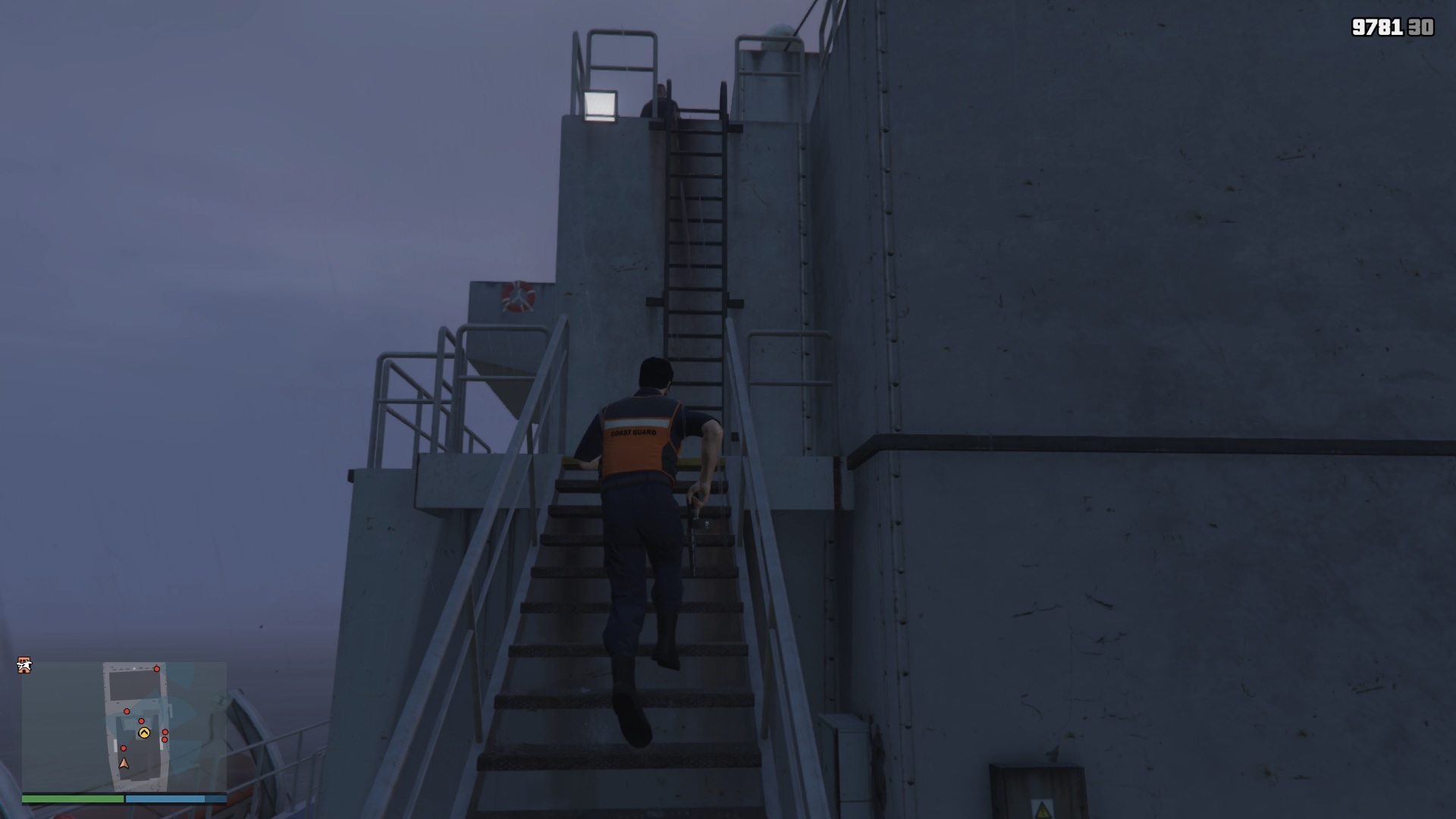Select the guard standing at the top platform
Viewport: 1456px width, 819px height.
coord(660,99)
